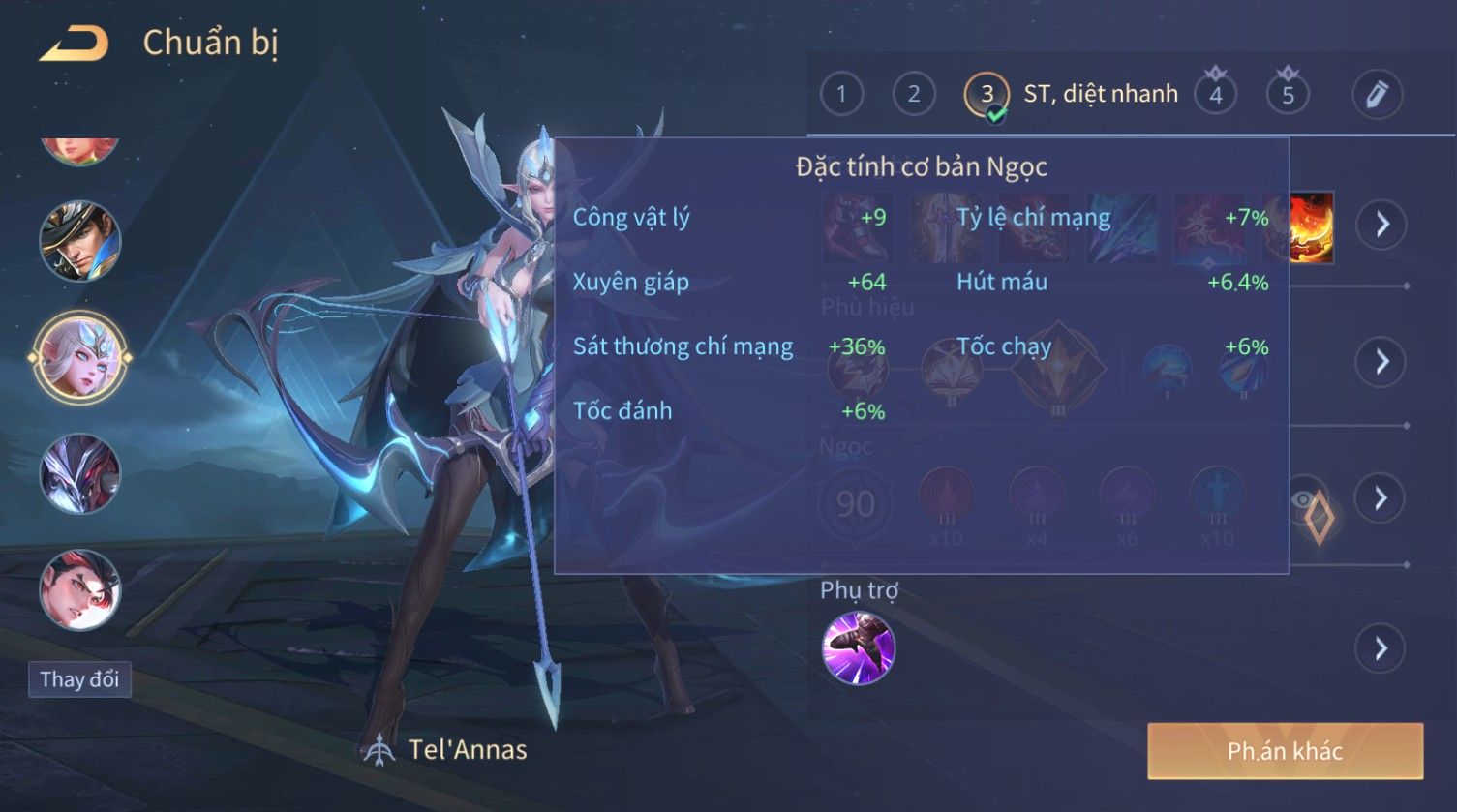This screenshot has width=1457, height=812.
Task: Select the highlighted Tel'Annas portrait
Action: coord(80,358)
